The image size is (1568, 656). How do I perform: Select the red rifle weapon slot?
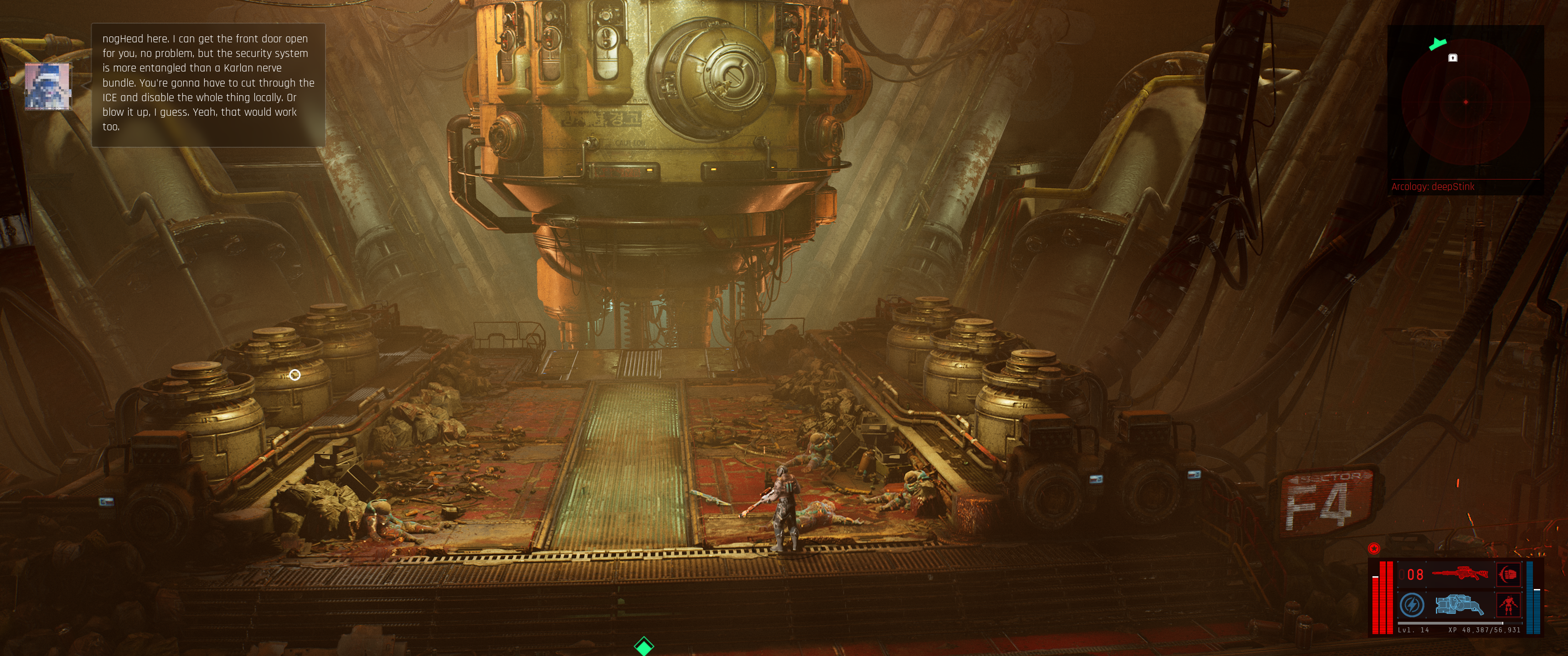(1460, 574)
